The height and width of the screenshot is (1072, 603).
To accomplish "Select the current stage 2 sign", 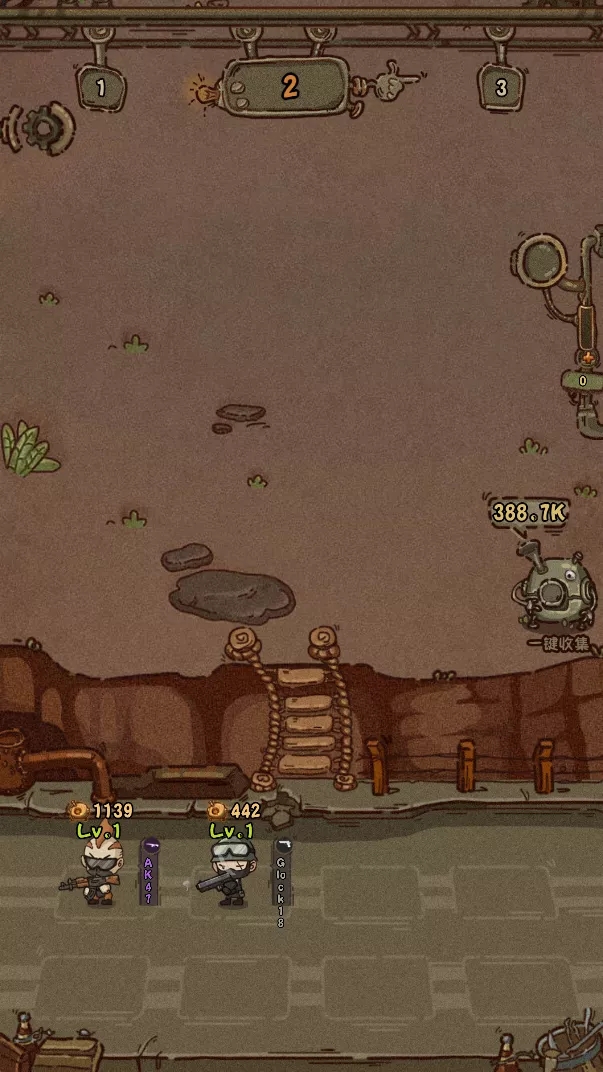I will 289,87.
